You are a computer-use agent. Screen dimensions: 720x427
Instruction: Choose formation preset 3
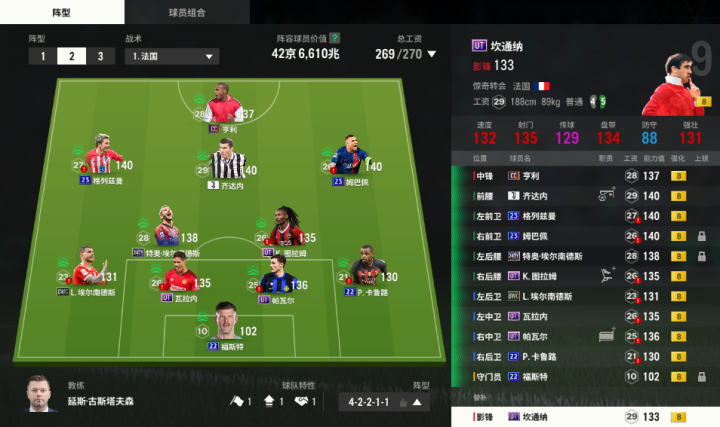coord(100,56)
